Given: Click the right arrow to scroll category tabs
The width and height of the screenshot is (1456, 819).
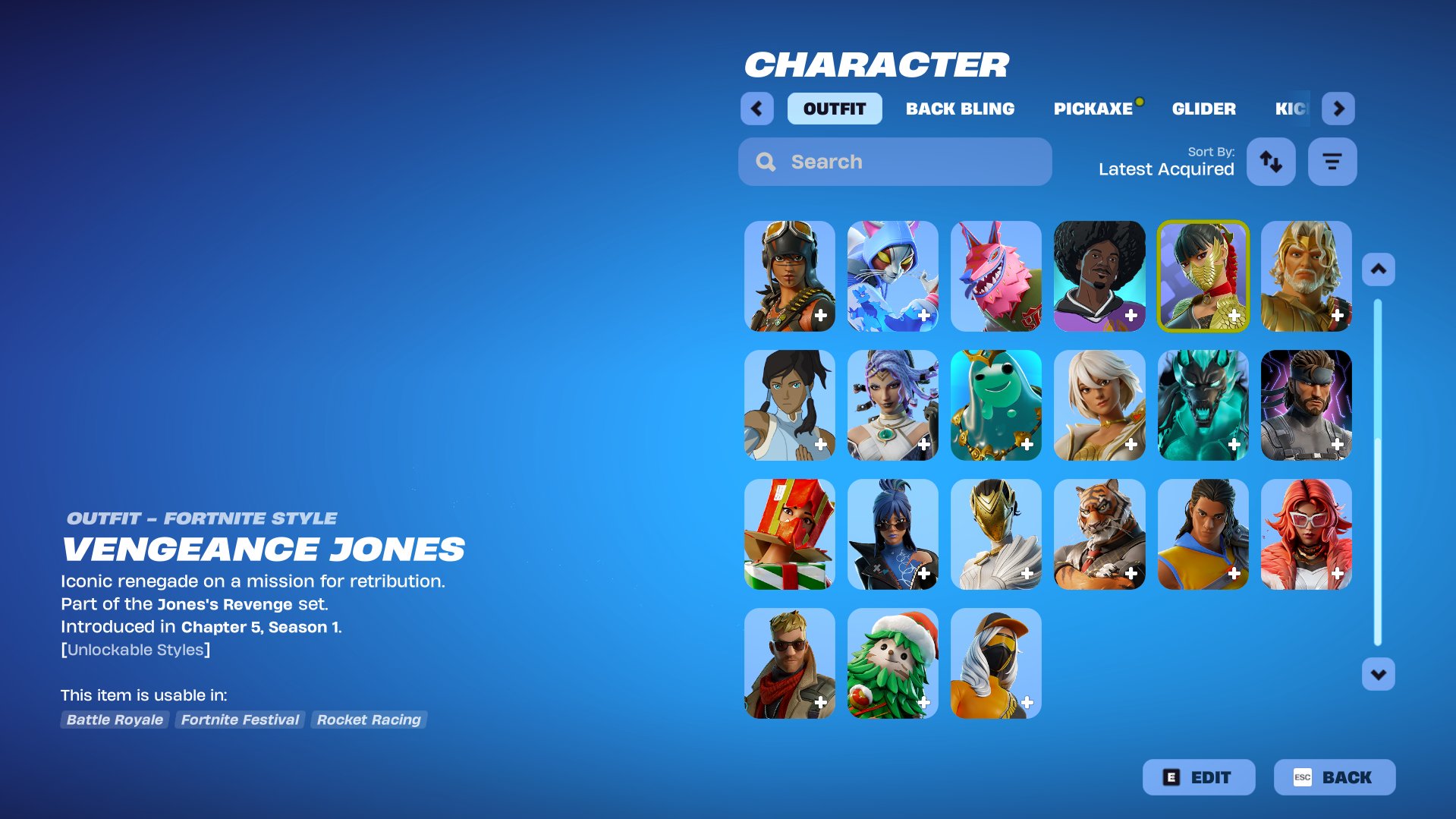Looking at the screenshot, I should tap(1338, 108).
